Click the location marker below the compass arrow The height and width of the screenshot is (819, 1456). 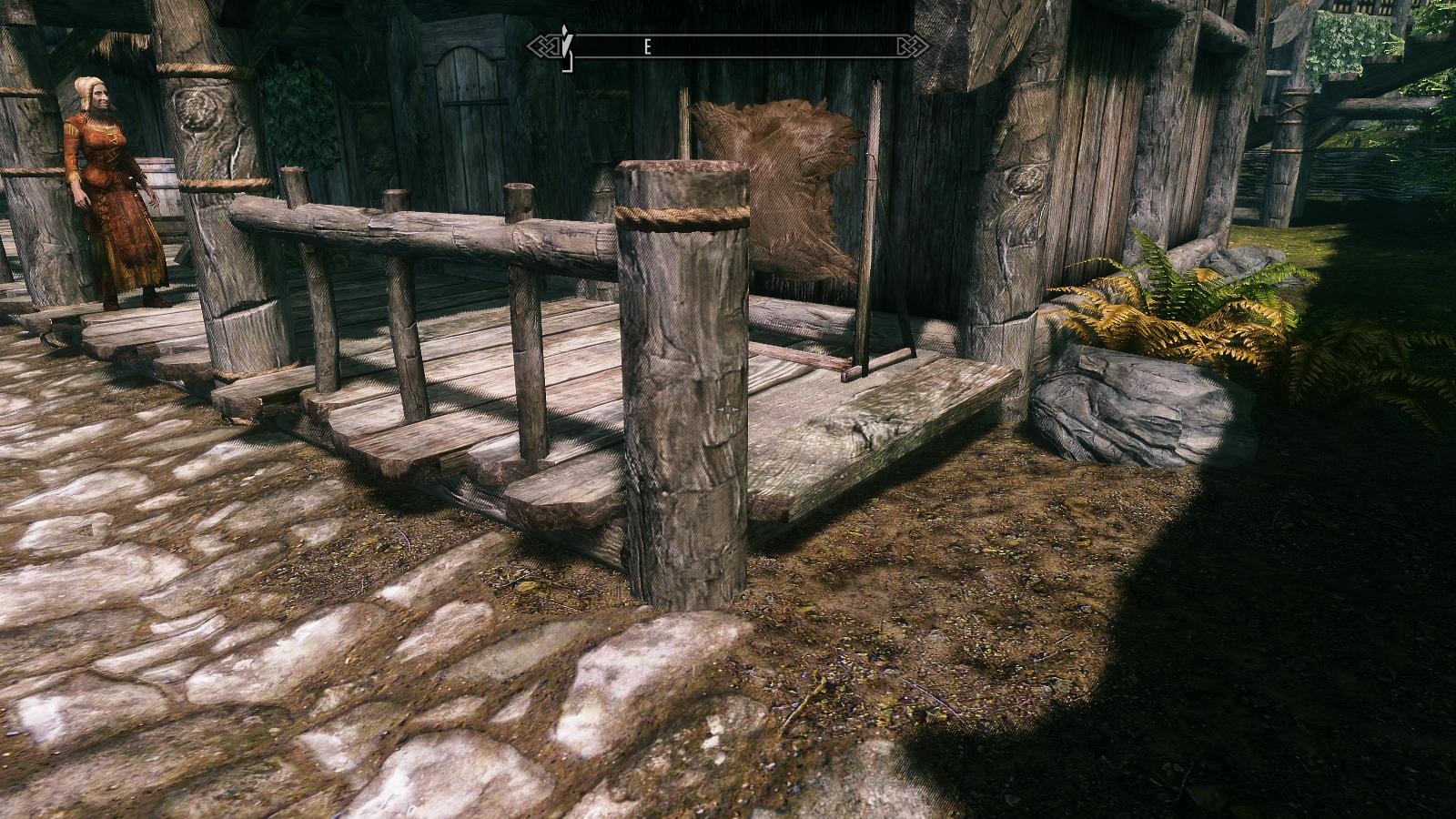(x=569, y=64)
